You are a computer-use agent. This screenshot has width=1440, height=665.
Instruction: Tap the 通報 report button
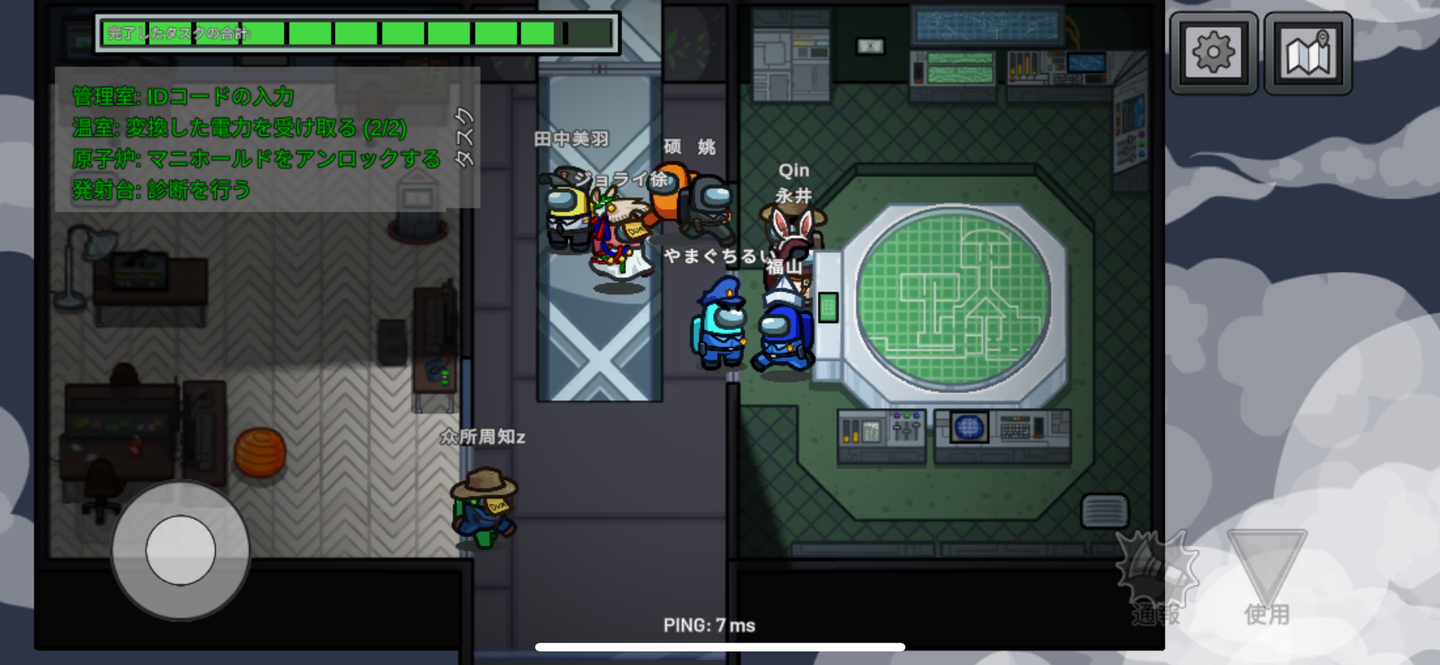(x=1157, y=577)
